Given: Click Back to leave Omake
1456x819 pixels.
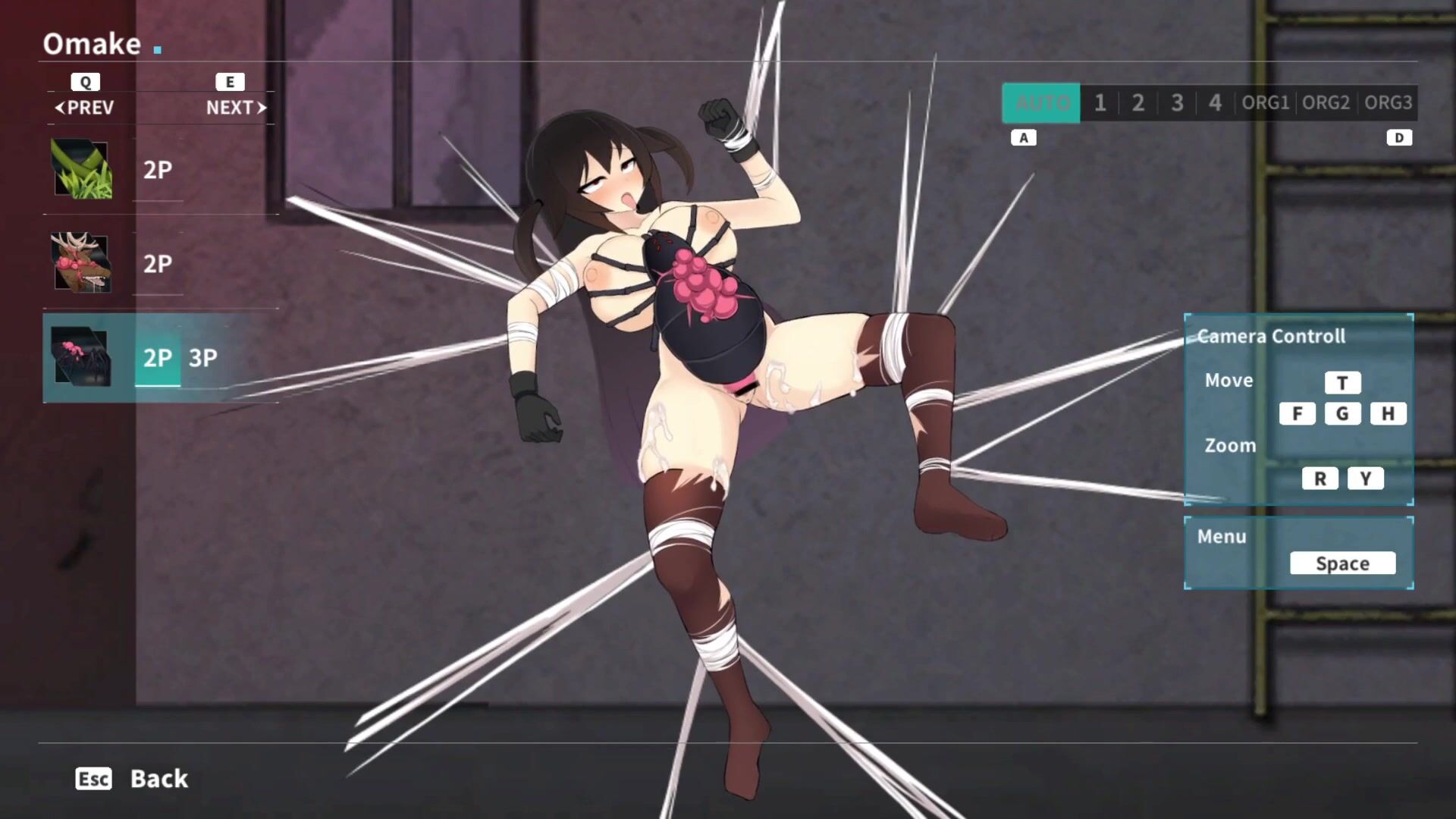Looking at the screenshot, I should [x=158, y=779].
